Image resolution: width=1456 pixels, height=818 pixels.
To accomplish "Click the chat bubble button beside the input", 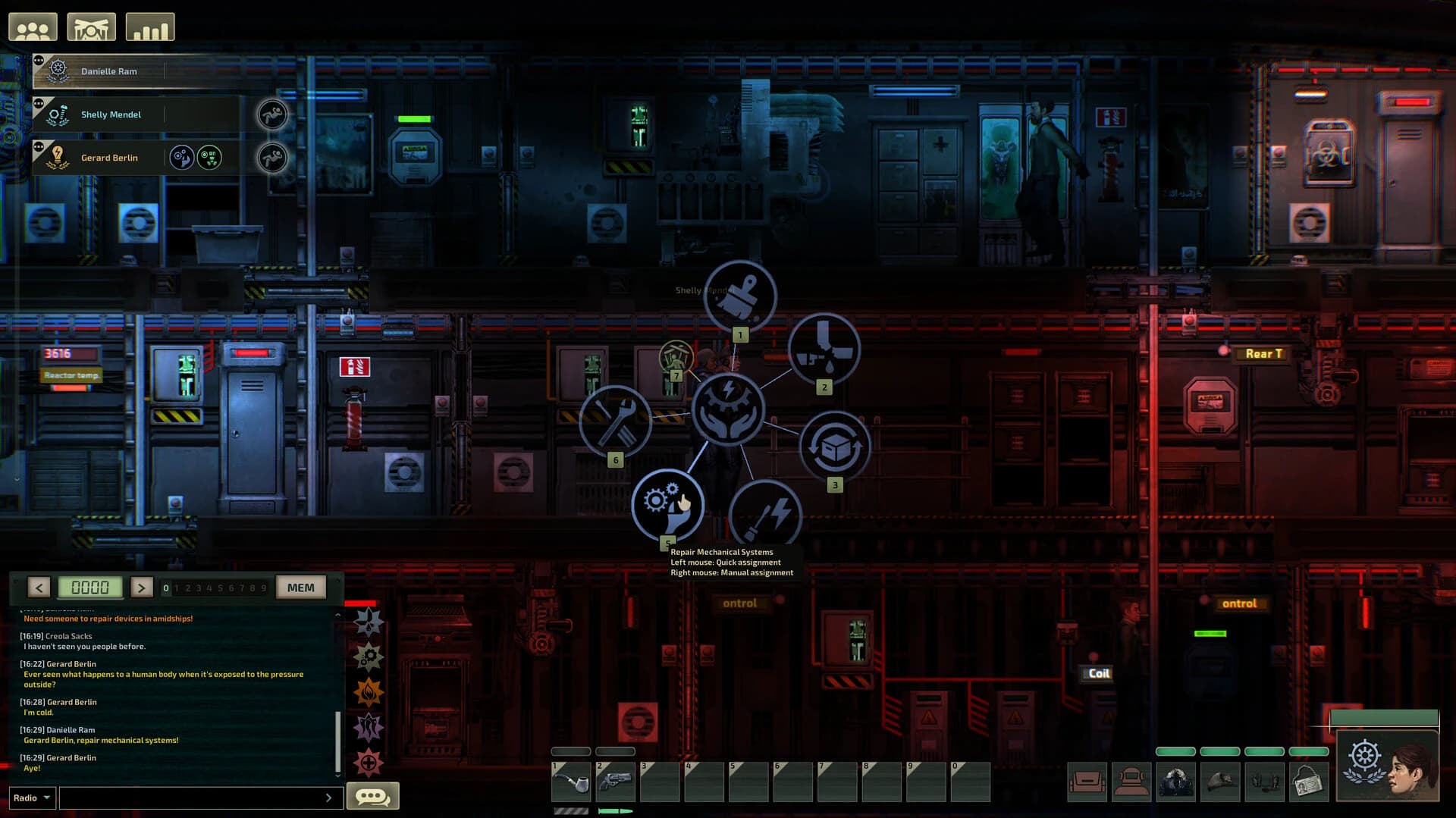I will click(x=372, y=795).
